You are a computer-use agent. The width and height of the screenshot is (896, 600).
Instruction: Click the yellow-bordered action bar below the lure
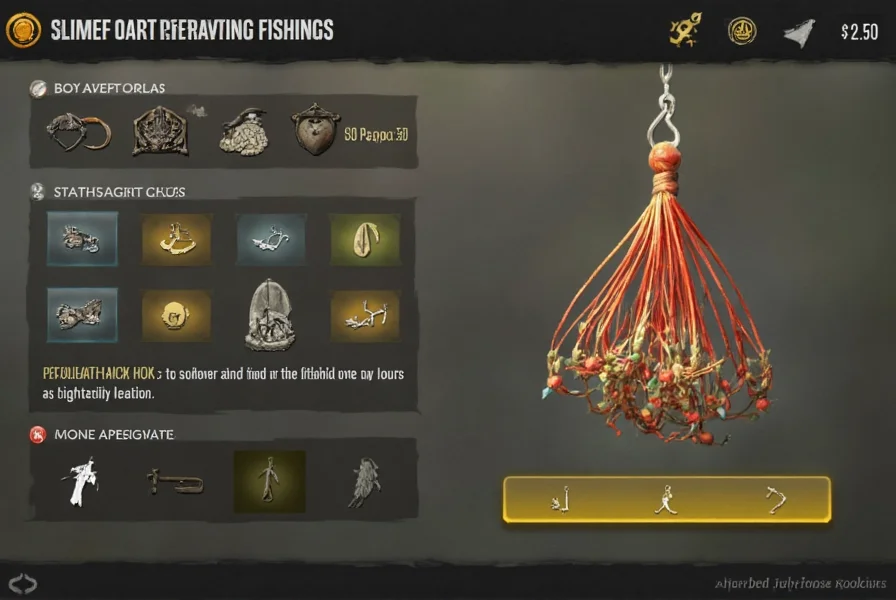pos(666,499)
